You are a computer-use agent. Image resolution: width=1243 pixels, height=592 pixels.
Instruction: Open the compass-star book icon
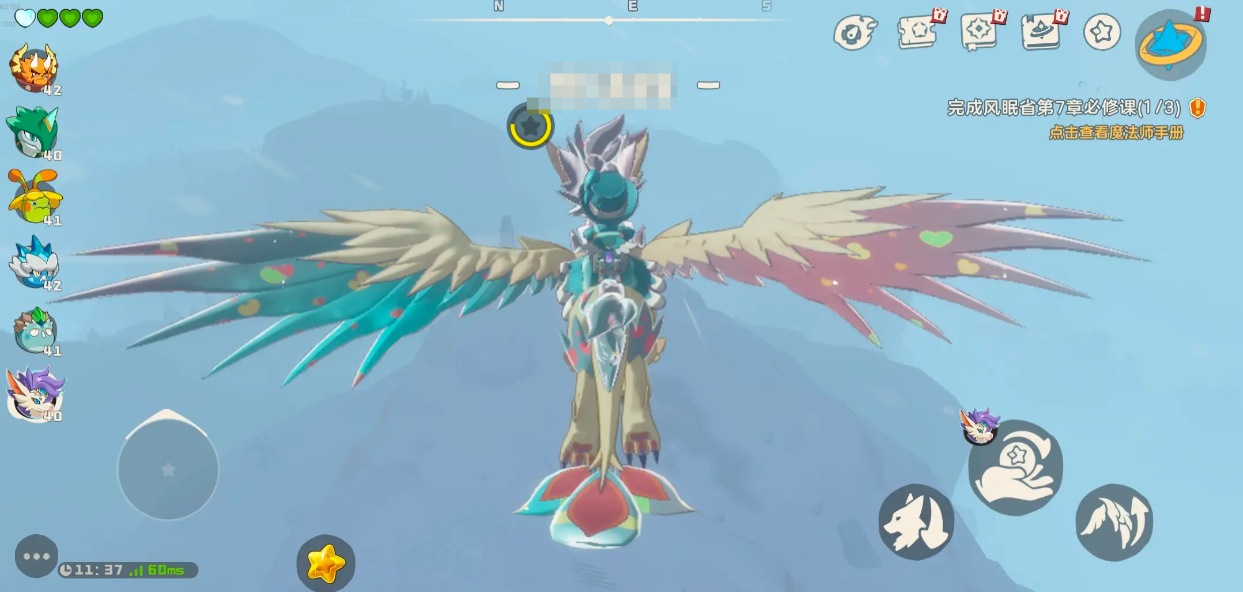[x=980, y=32]
